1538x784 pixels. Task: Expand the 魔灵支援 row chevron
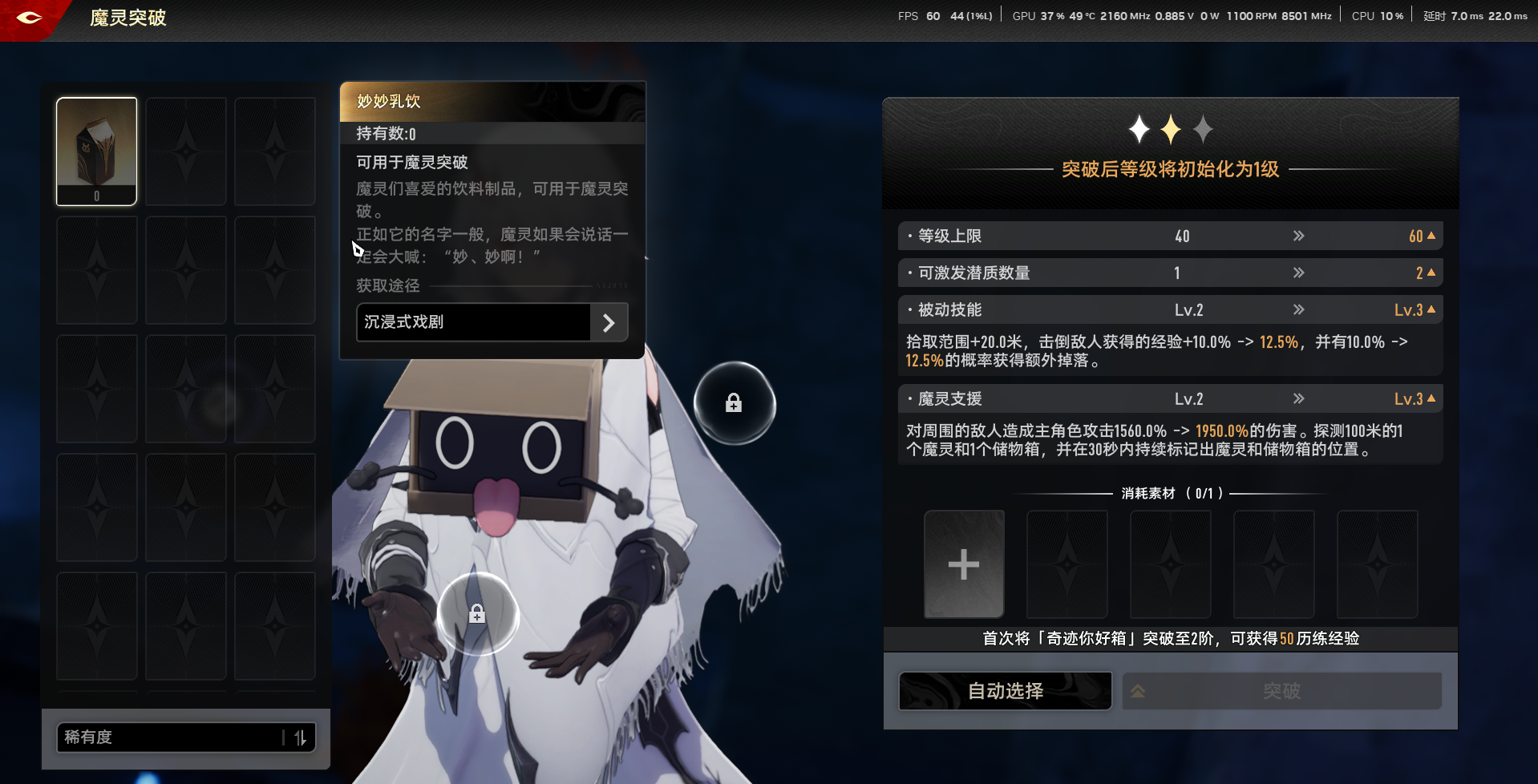click(1298, 398)
